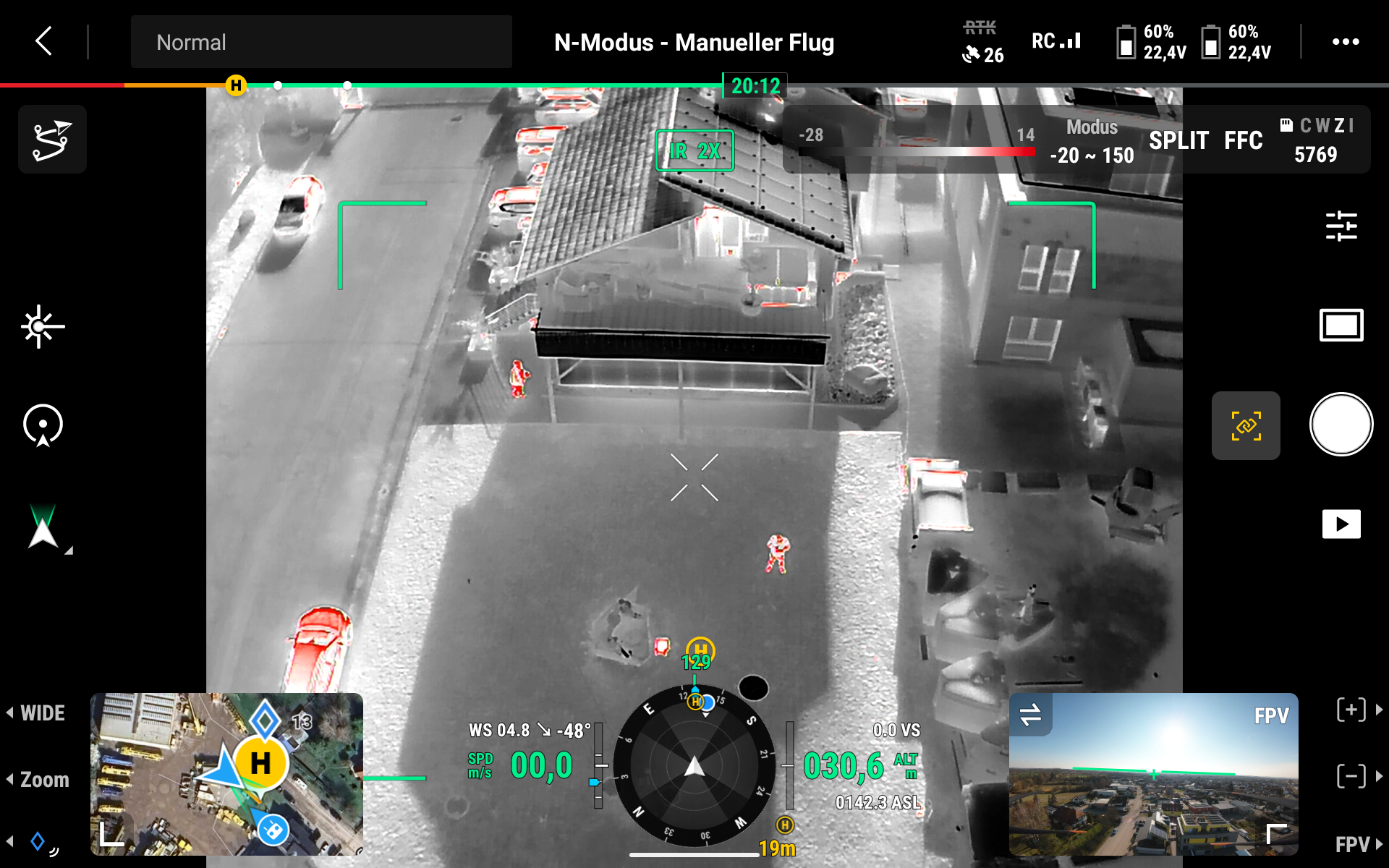Select the FPV view option
This screenshot has width=1389, height=868.
point(1353,844)
